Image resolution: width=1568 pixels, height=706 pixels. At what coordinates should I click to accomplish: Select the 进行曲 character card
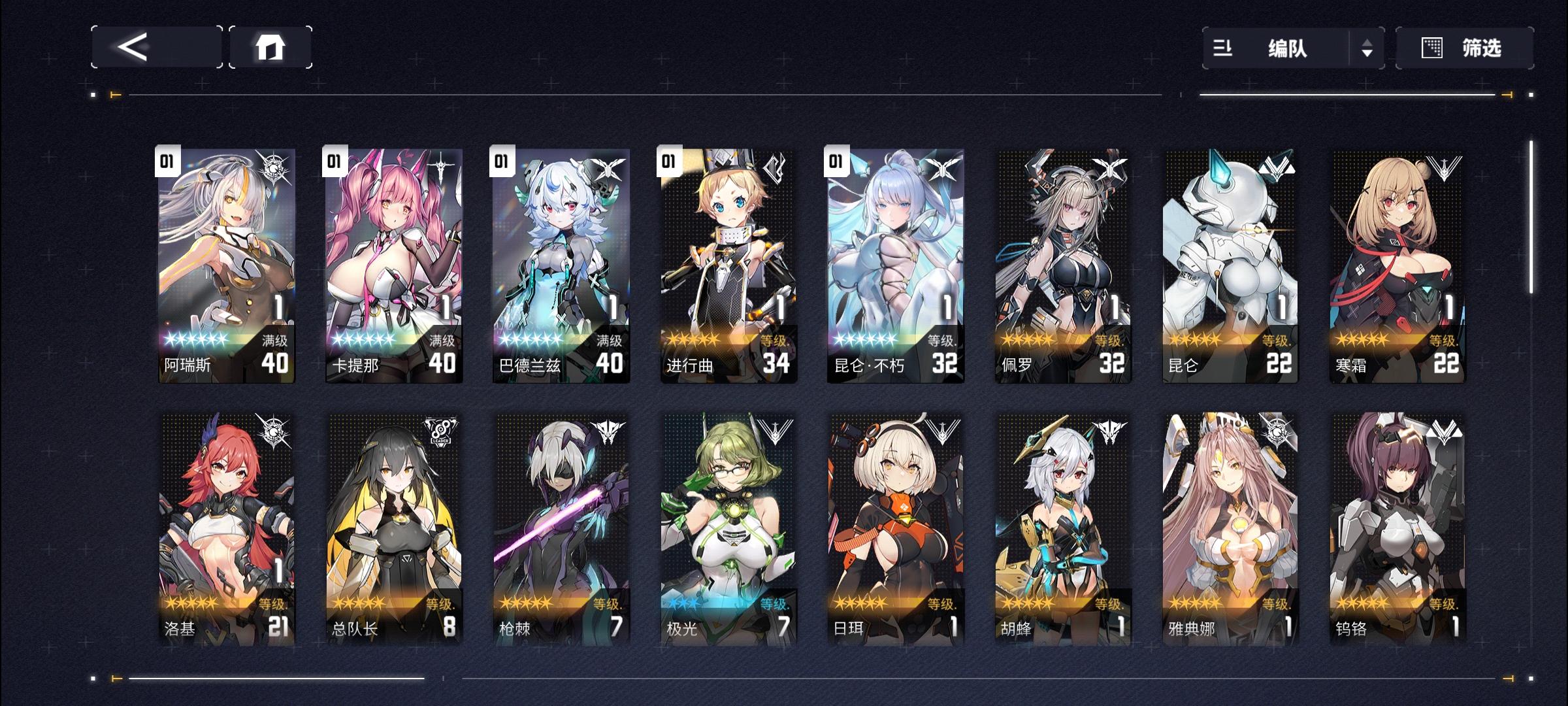click(730, 261)
